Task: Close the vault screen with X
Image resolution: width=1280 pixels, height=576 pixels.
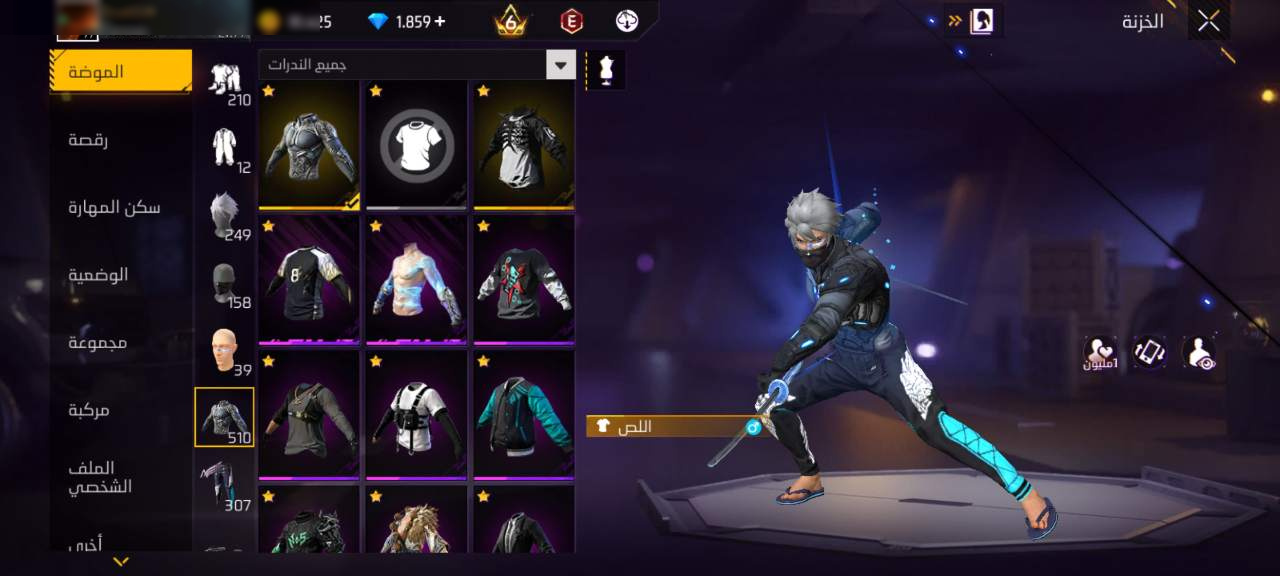Action: click(1208, 21)
